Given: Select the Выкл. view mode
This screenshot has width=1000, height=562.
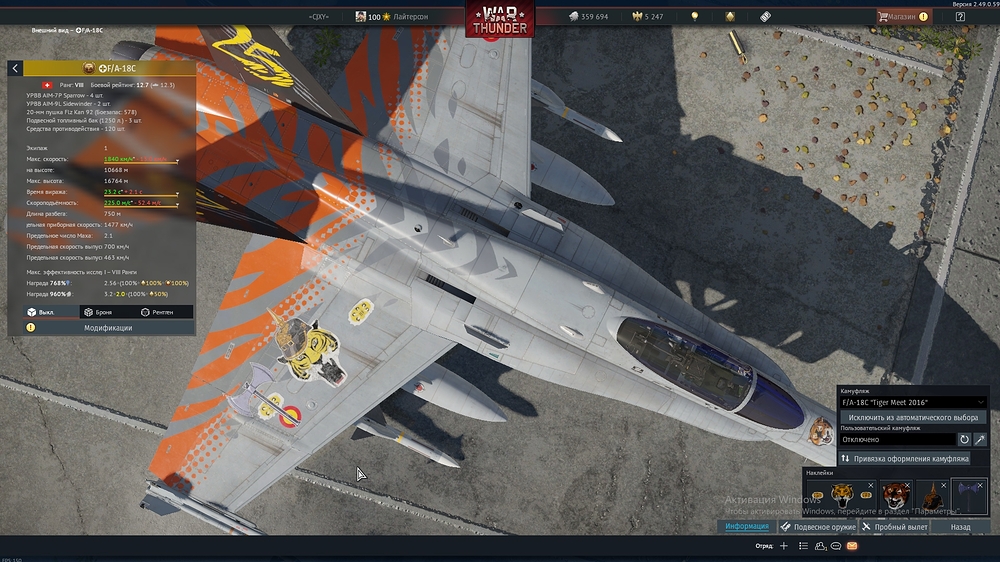Looking at the screenshot, I should [40, 312].
